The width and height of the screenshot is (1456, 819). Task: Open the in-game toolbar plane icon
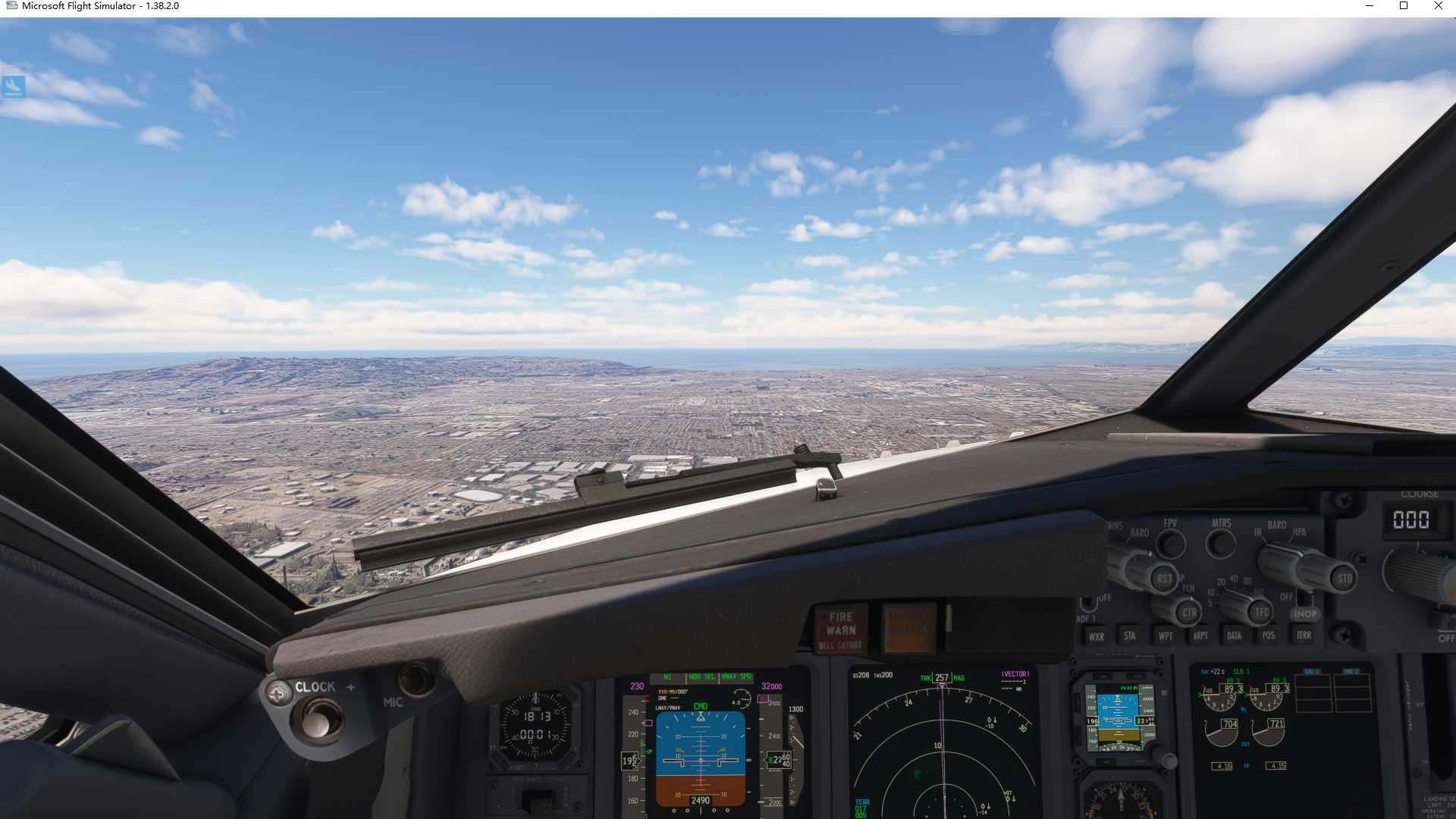tap(15, 87)
